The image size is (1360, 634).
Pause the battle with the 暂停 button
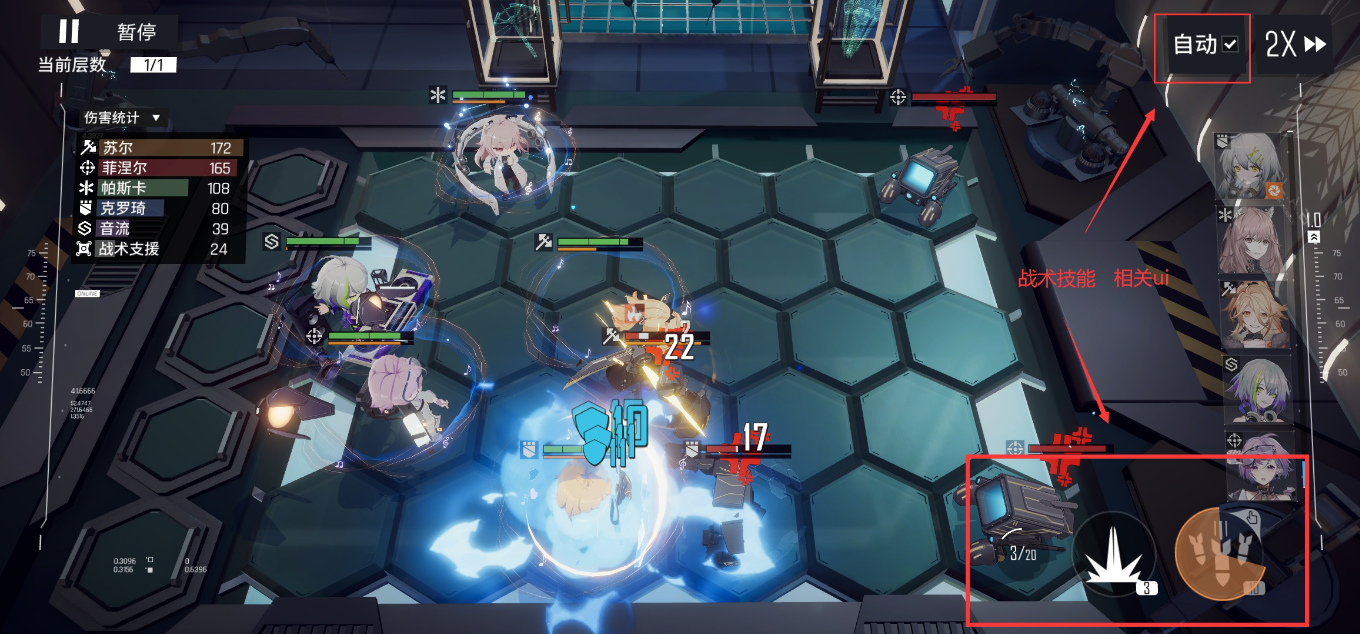pos(108,32)
